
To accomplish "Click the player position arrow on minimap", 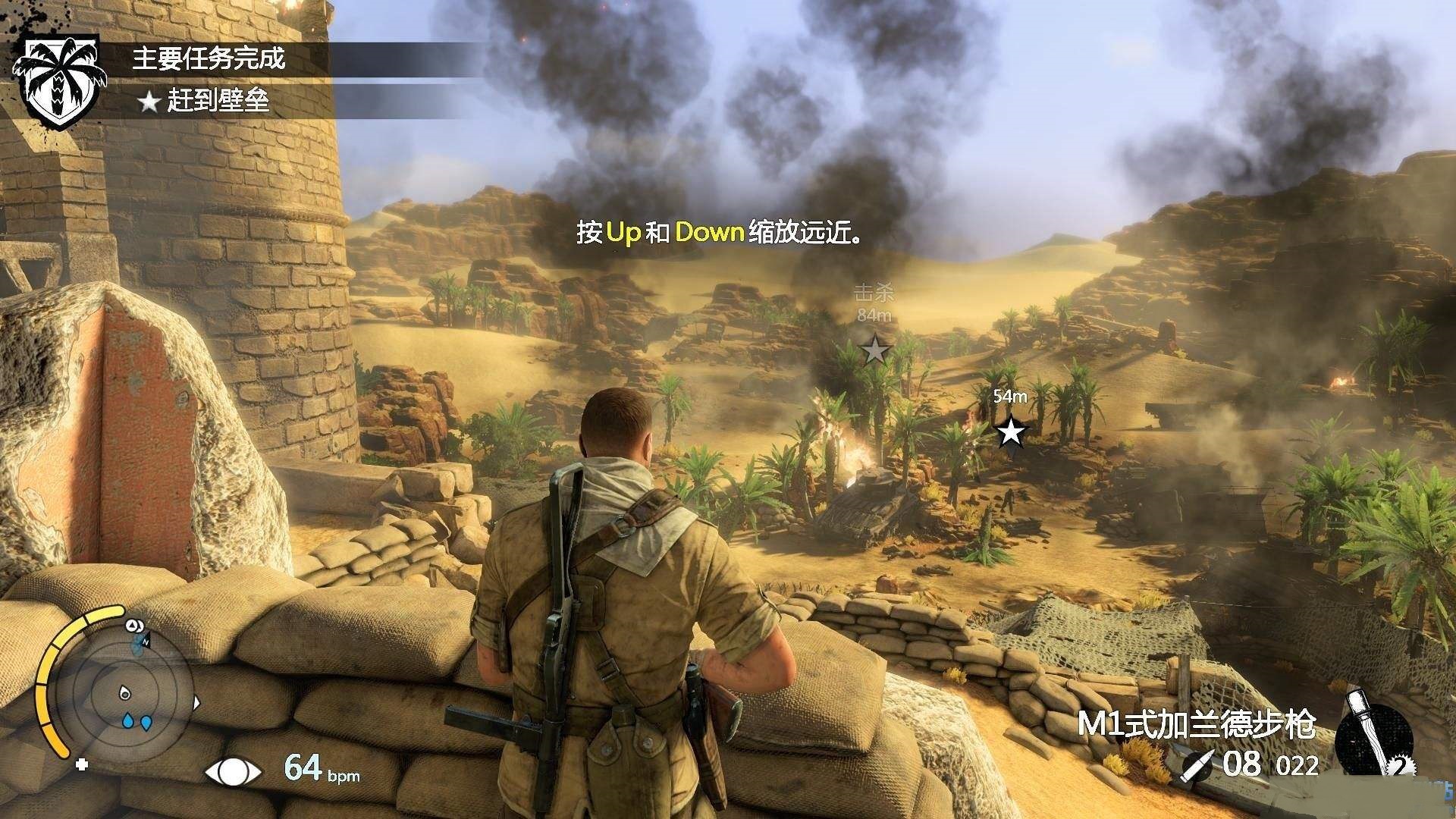I will click(124, 694).
